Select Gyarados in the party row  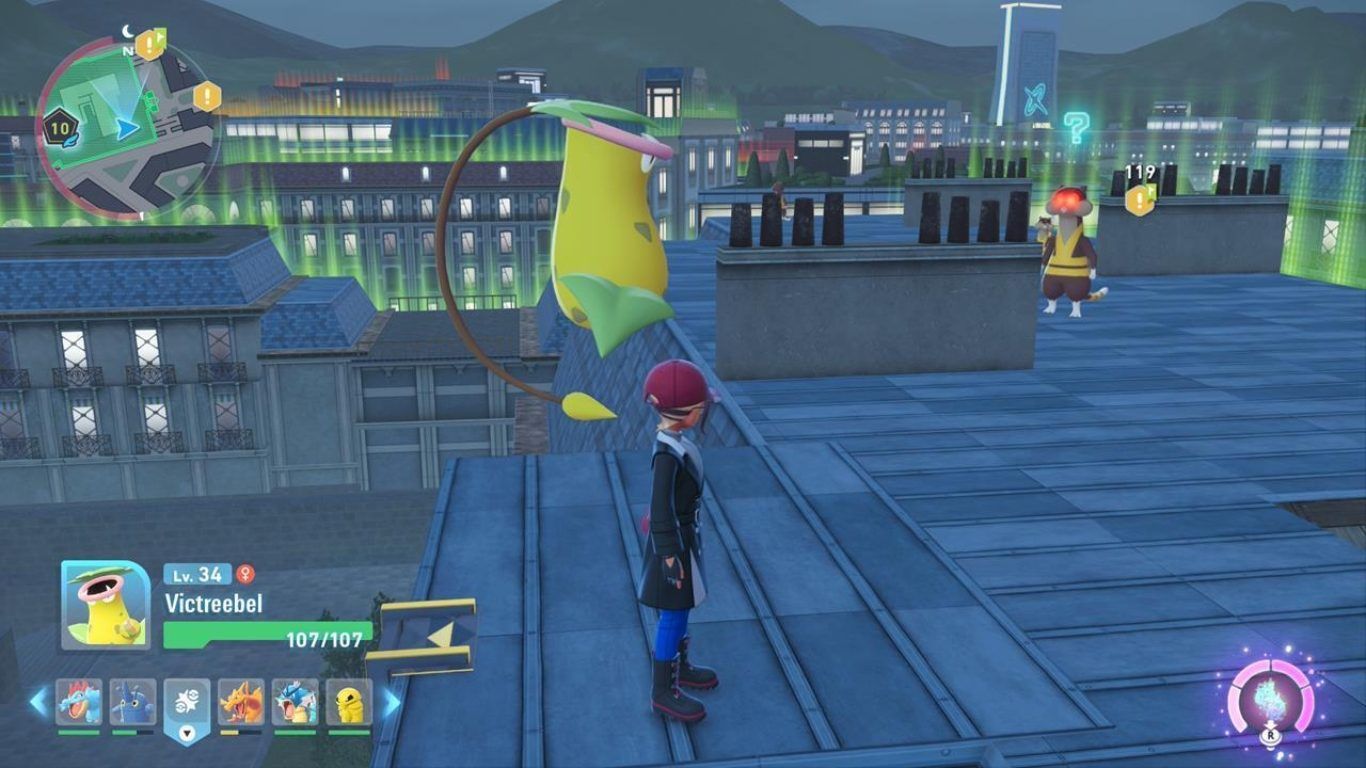pyautogui.click(x=295, y=702)
